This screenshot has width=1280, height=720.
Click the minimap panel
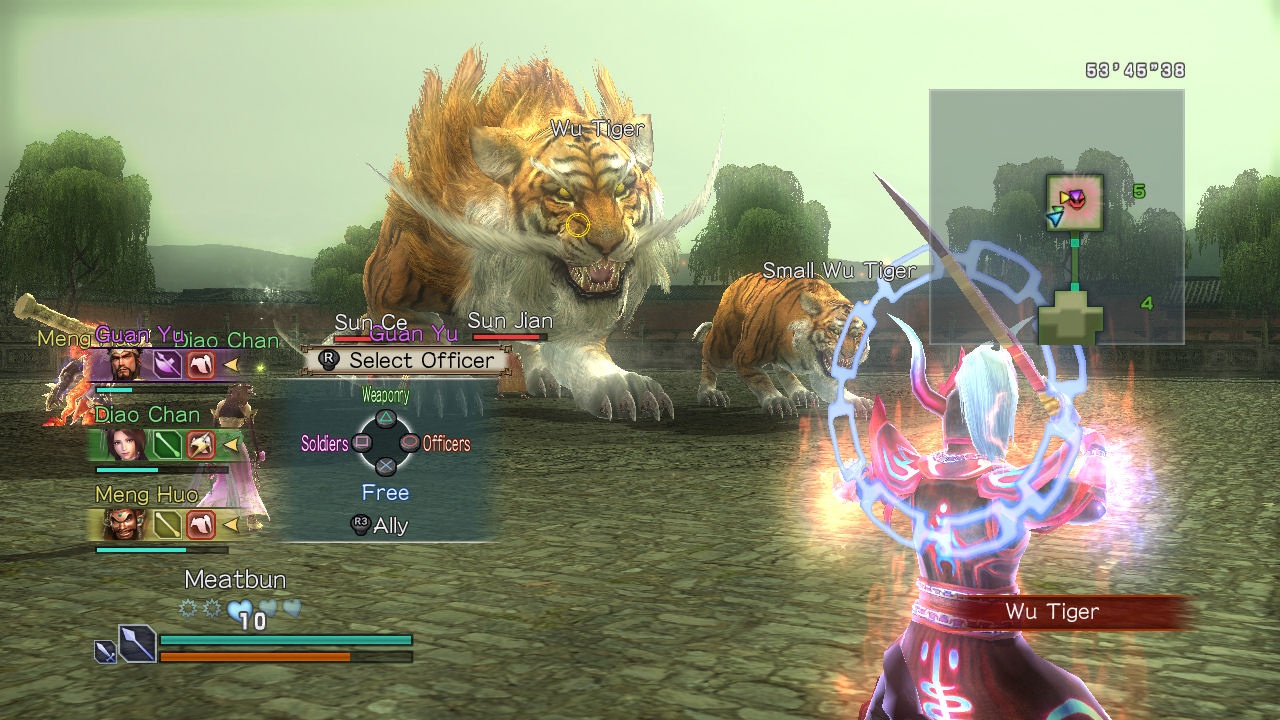[x=1056, y=217]
